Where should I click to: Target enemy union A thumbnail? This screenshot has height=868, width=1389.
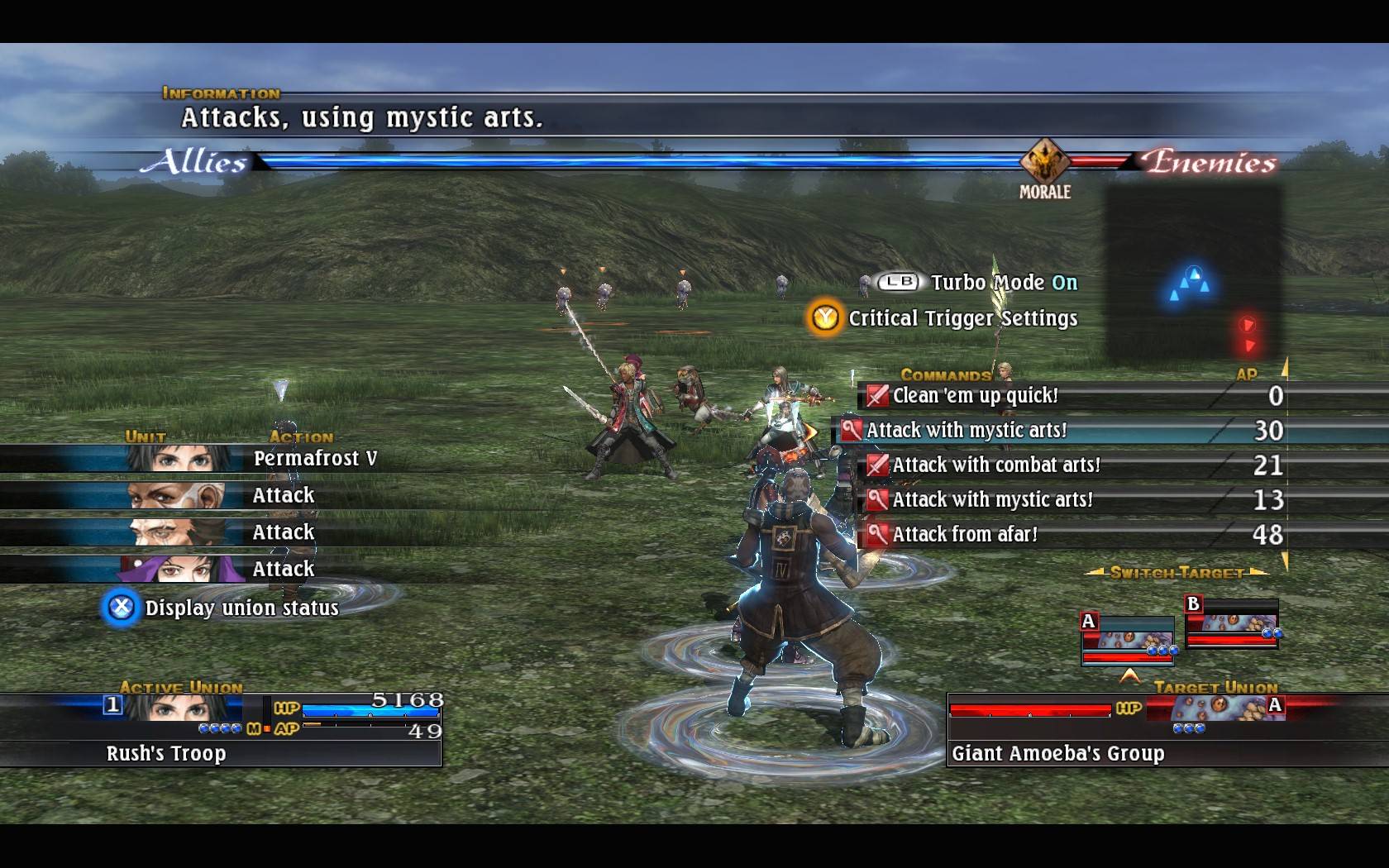coord(1129,640)
